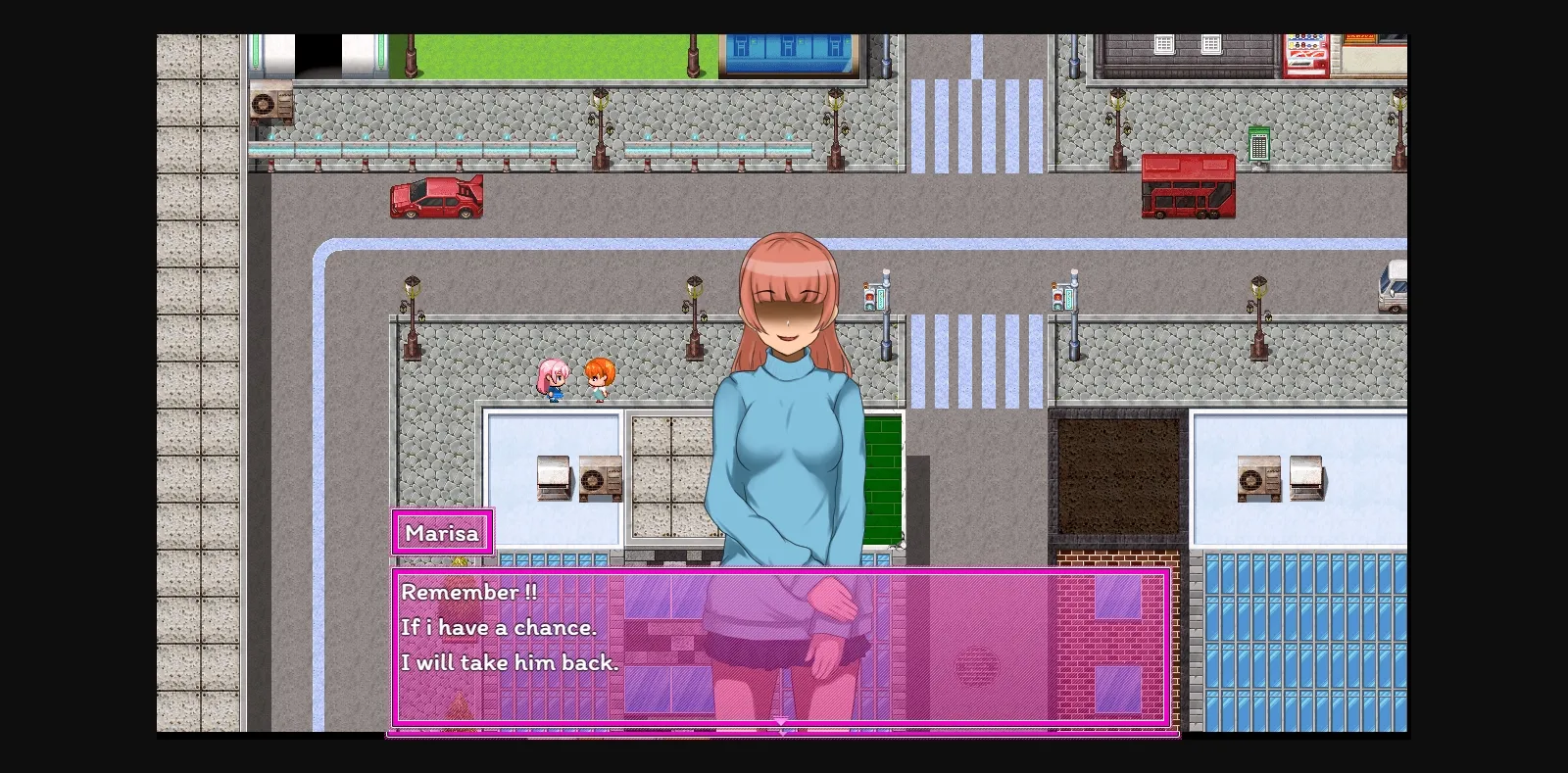The height and width of the screenshot is (773, 1568).
Task: Click the red double-decker bus
Action: (x=1188, y=188)
